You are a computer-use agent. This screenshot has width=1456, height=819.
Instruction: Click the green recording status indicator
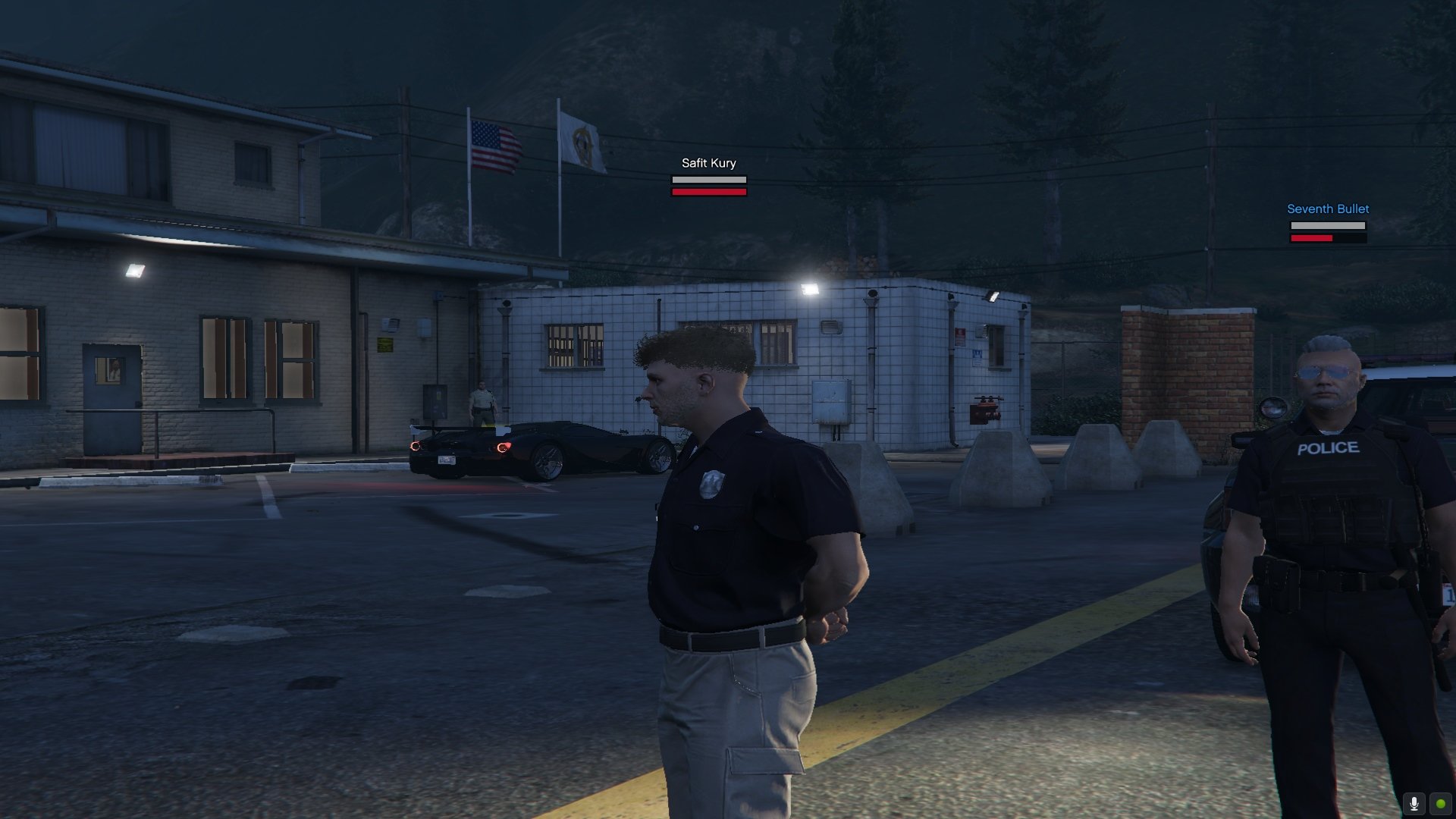[1440, 804]
